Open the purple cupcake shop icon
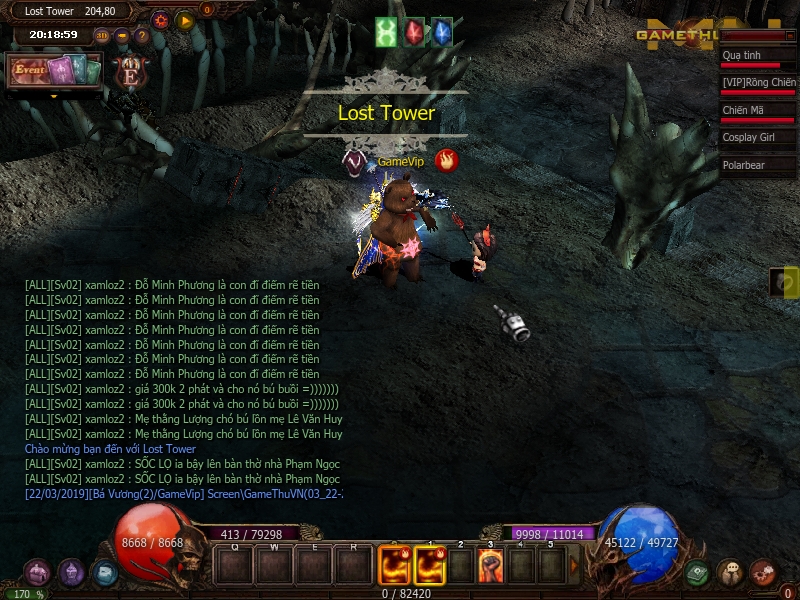The image size is (800, 600). coord(71,572)
